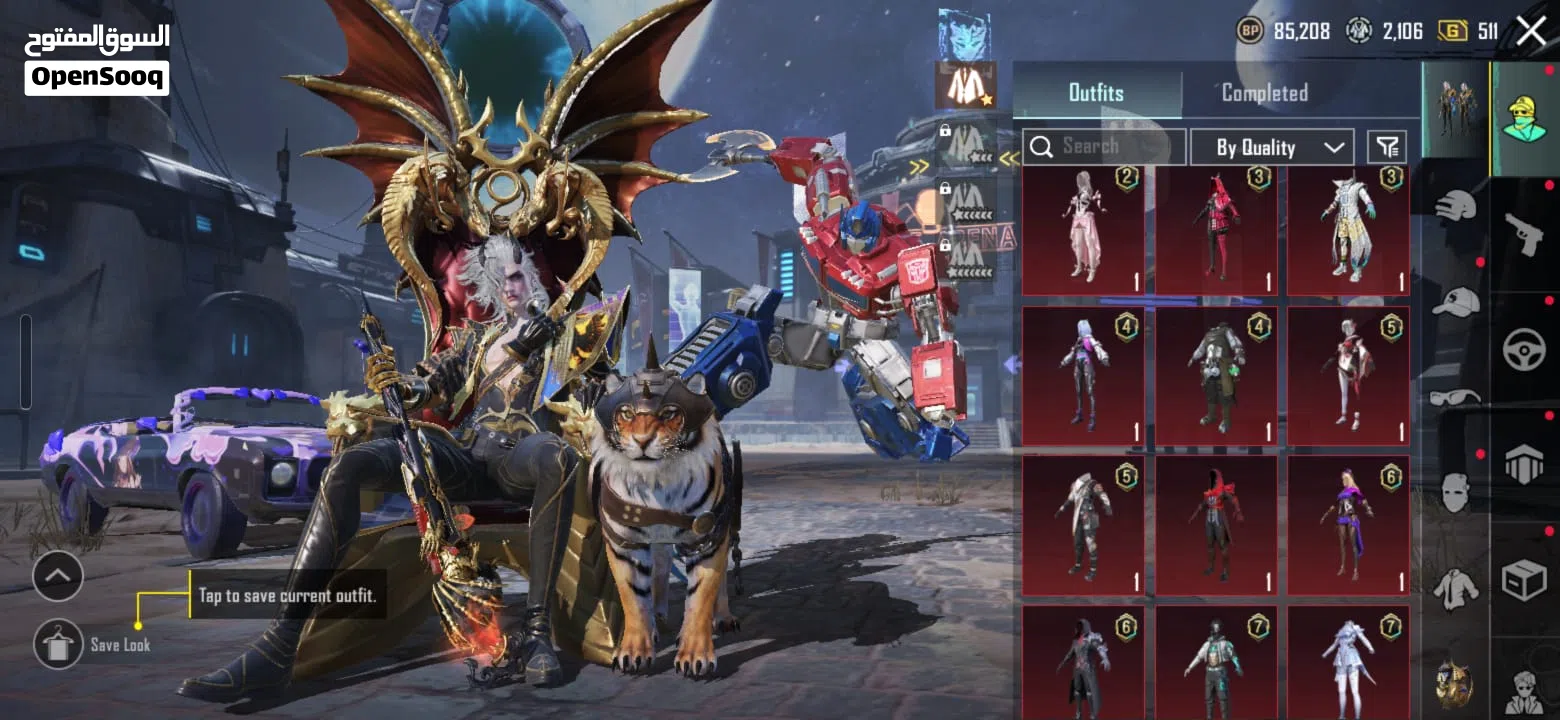
Task: Pick the purple outfit with blonde hair
Action: [x=1348, y=525]
